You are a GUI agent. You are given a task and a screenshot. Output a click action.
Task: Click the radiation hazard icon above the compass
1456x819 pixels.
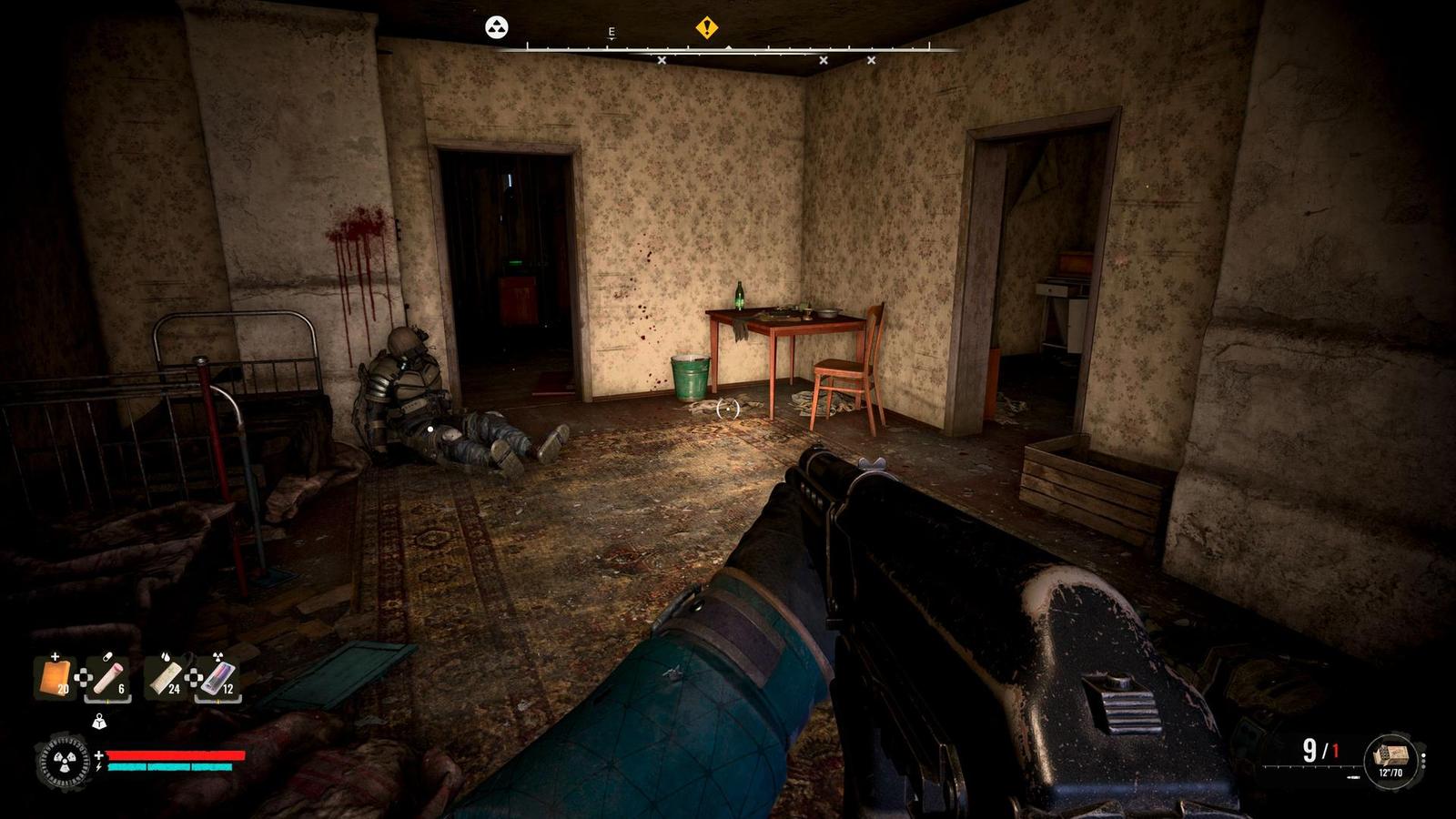496,27
